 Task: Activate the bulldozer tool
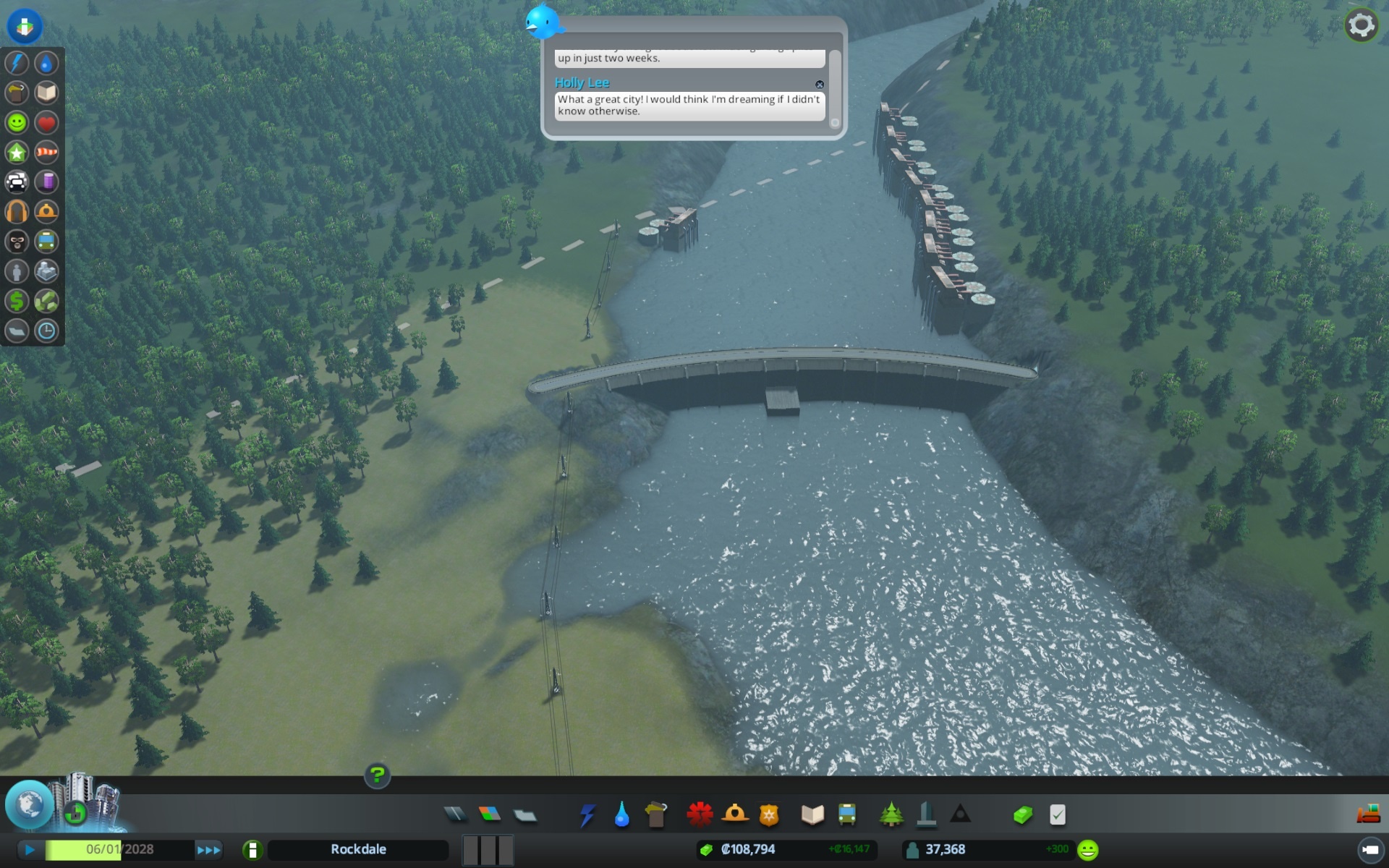pos(1368,814)
